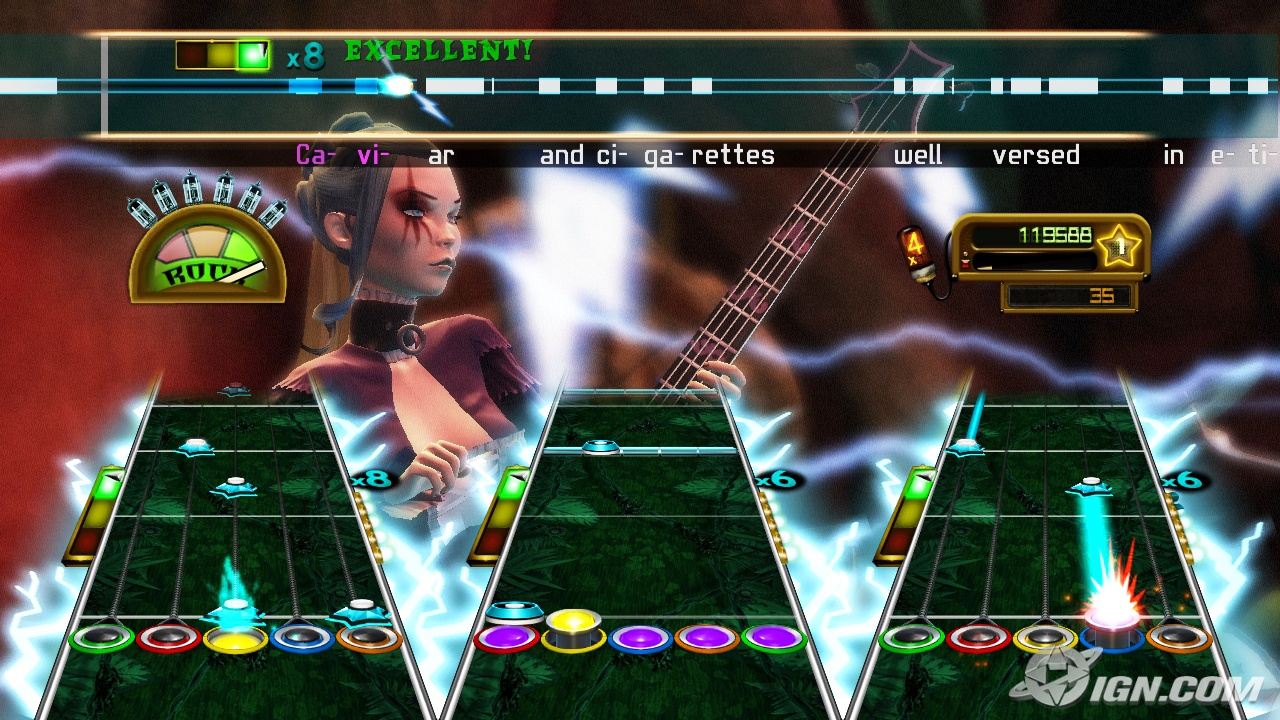Tap the glowing yellow fret on the x8 highway
Viewport: 1280px width, 720px height.
[x=235, y=637]
